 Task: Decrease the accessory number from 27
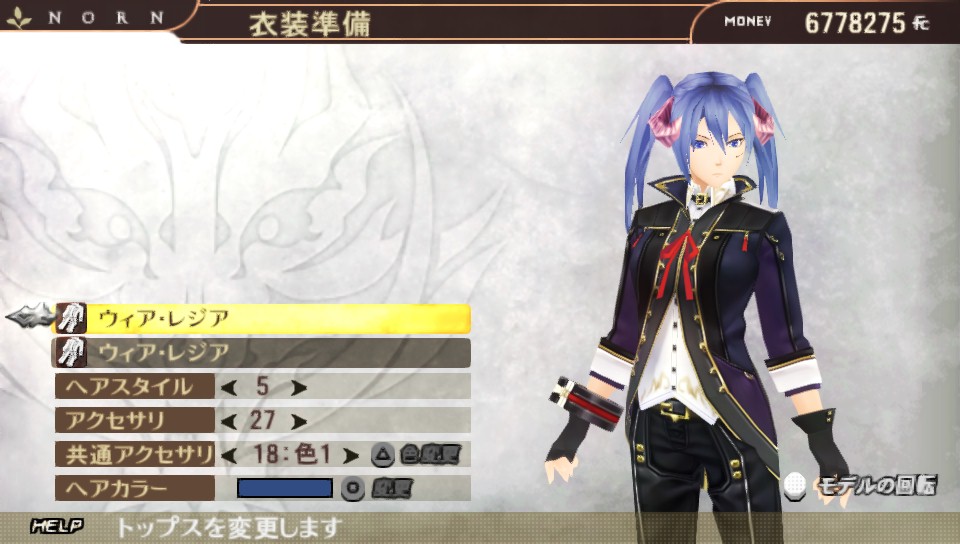pyautogui.click(x=228, y=421)
